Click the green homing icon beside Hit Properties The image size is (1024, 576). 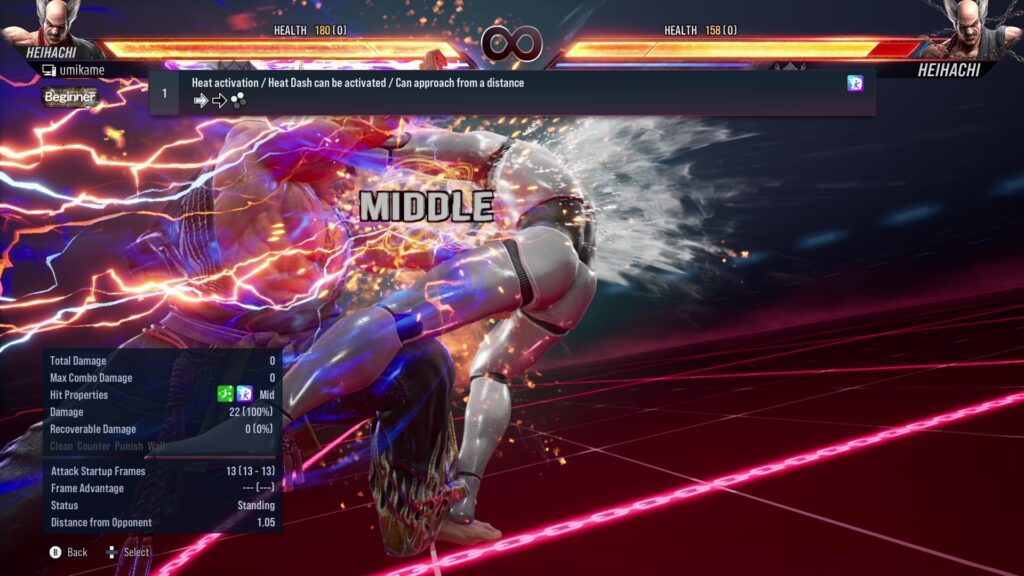226,395
